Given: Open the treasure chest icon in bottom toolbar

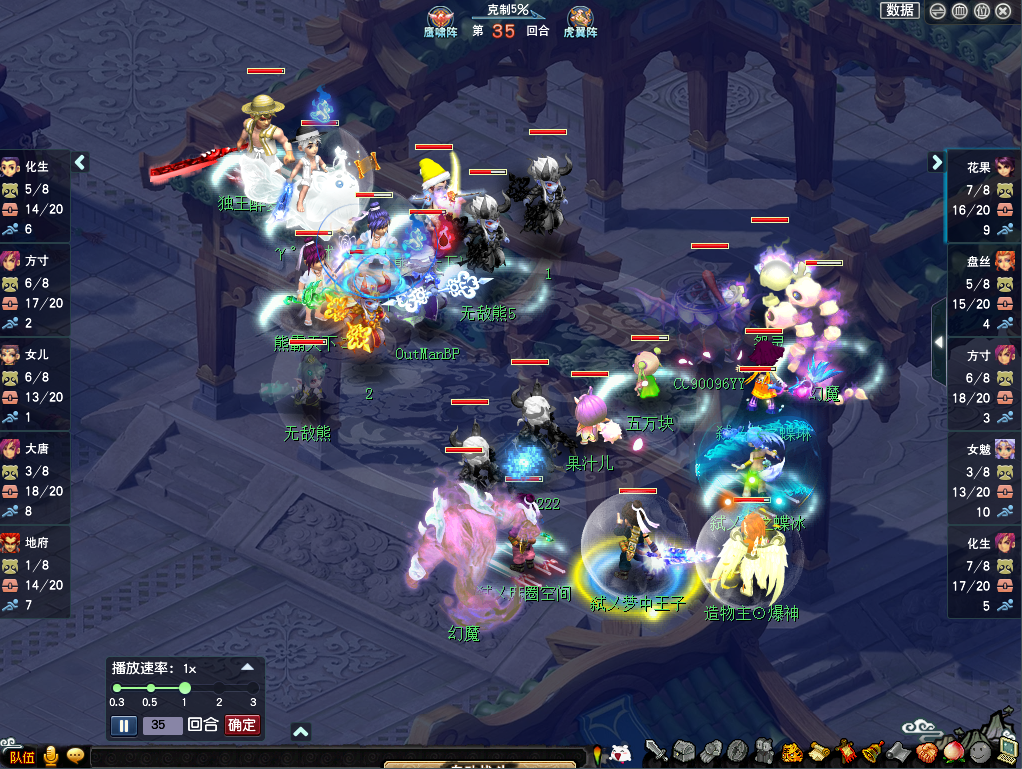Looking at the screenshot, I should 683,751.
